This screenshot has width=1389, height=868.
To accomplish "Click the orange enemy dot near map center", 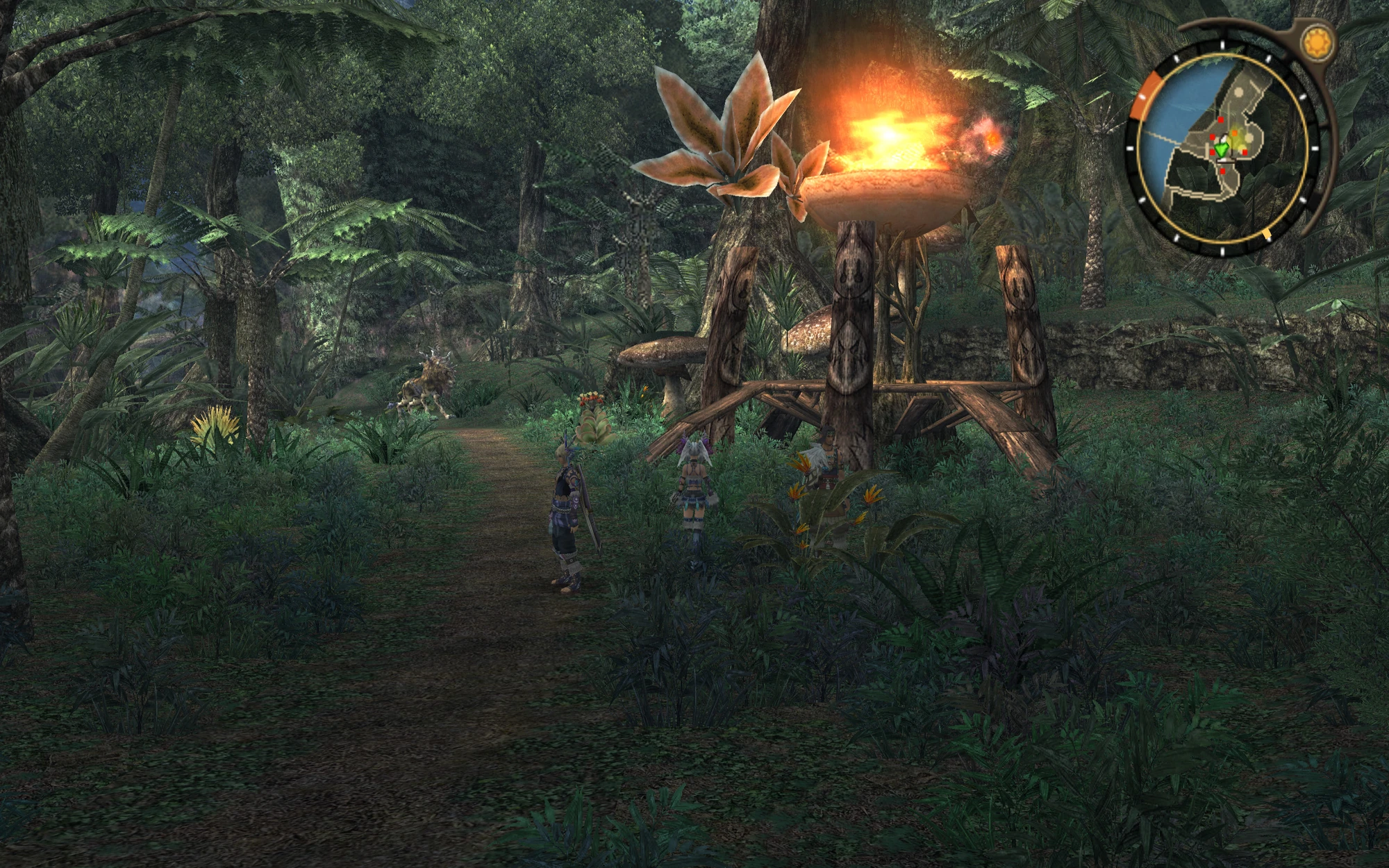I will [x=1234, y=133].
